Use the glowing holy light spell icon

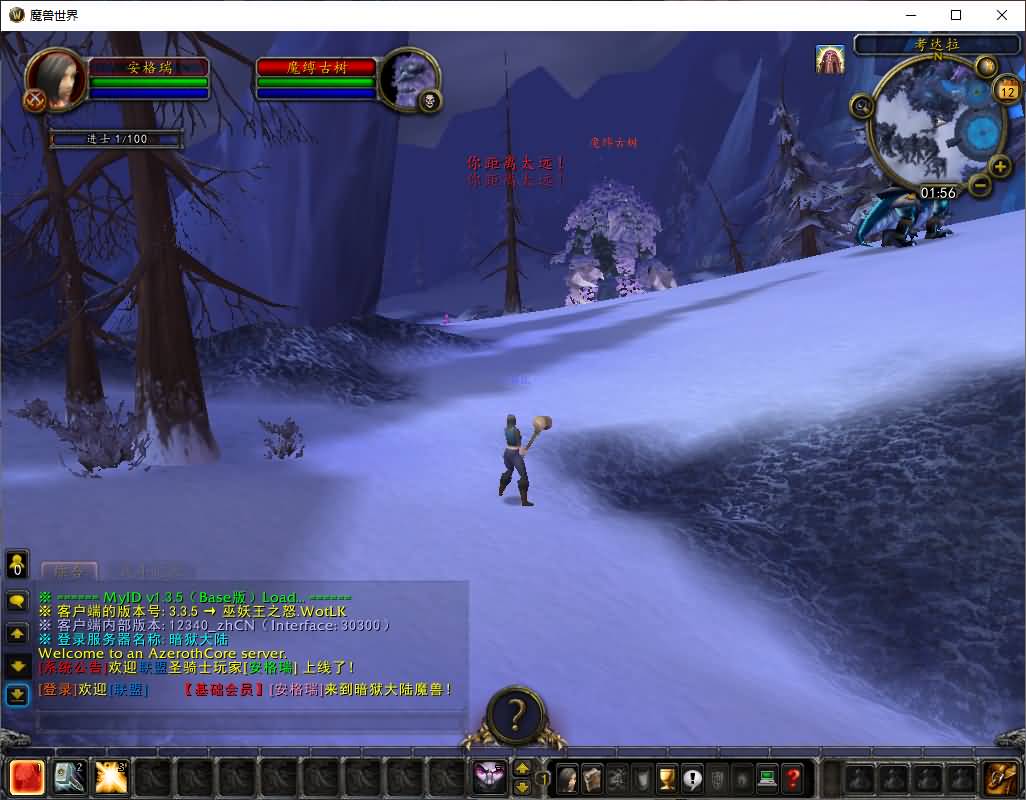point(111,777)
